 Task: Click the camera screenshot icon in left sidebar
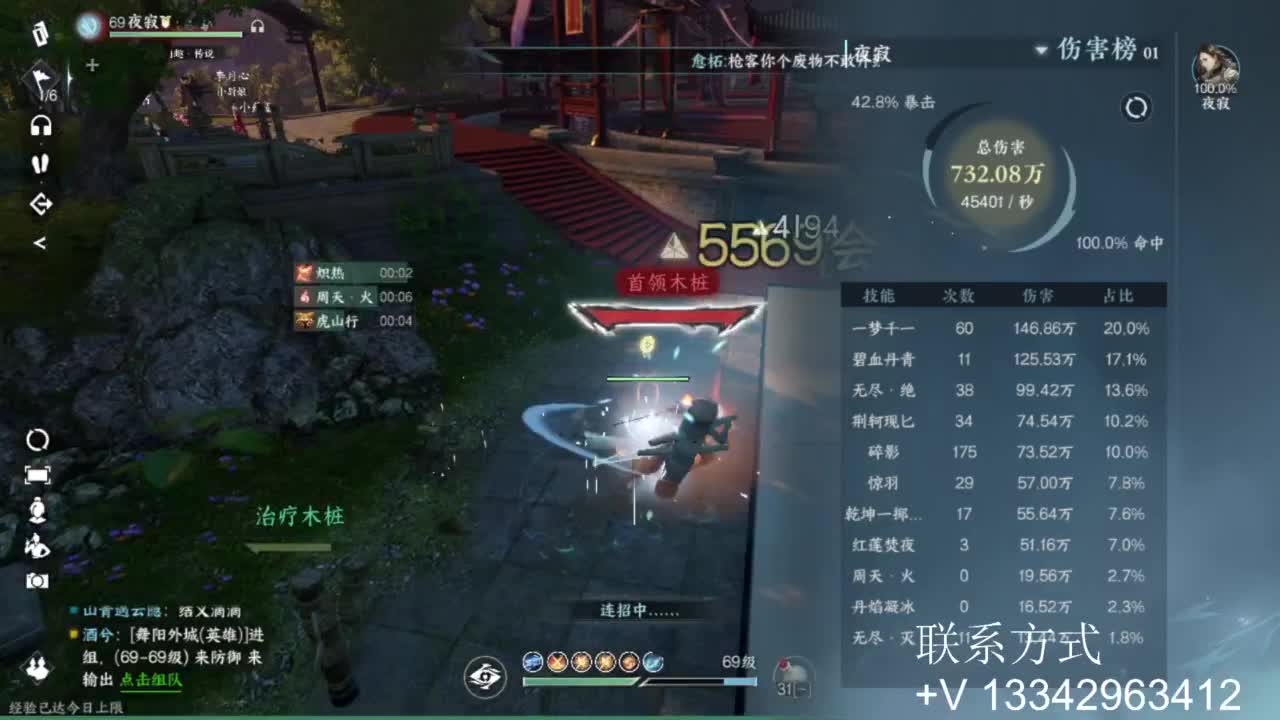click(x=38, y=580)
